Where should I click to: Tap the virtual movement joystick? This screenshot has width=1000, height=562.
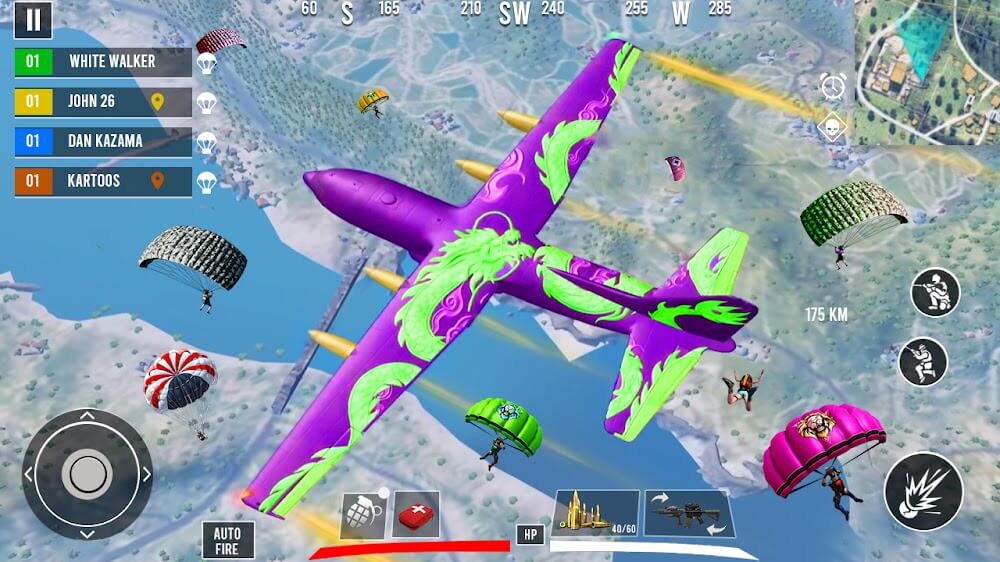point(88,474)
